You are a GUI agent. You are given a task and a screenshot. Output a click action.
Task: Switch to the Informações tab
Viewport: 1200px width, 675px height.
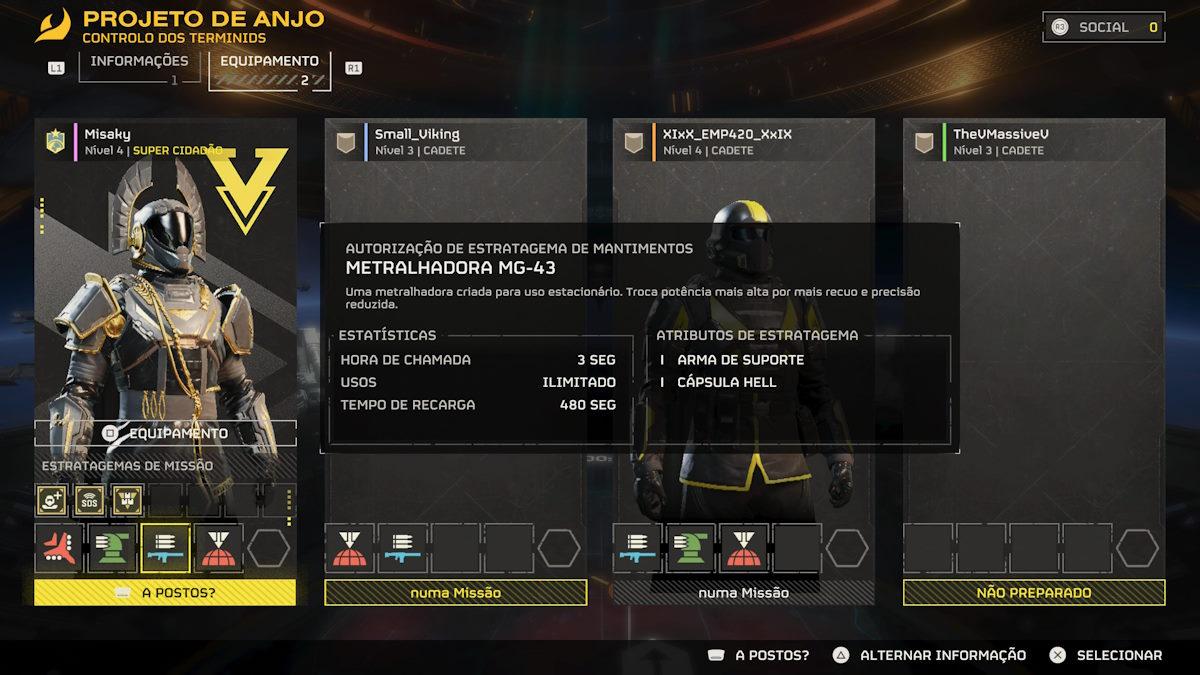pyautogui.click(x=138, y=61)
